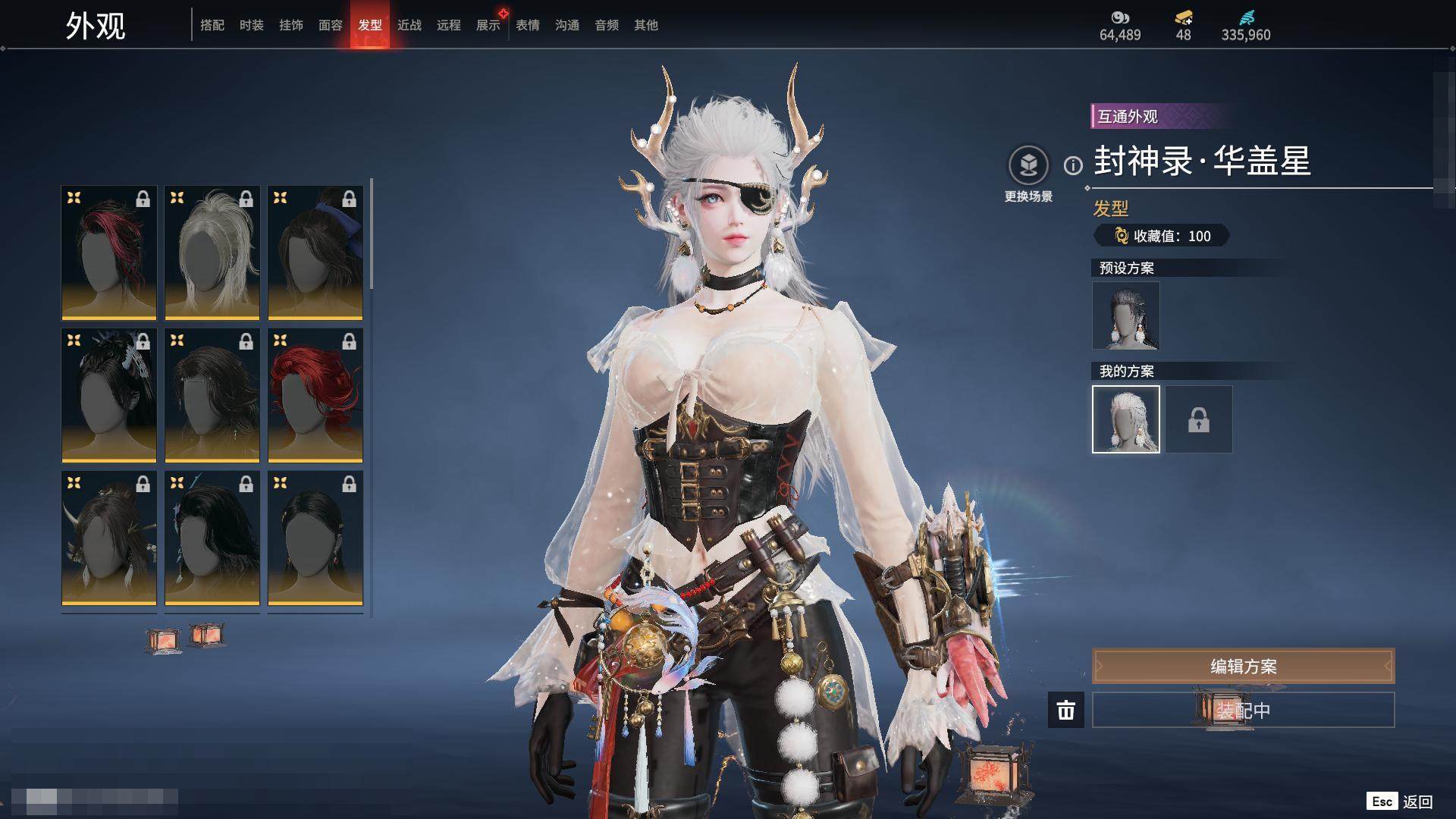
Task: Choose the black hair with red streaks
Action: [x=109, y=253]
